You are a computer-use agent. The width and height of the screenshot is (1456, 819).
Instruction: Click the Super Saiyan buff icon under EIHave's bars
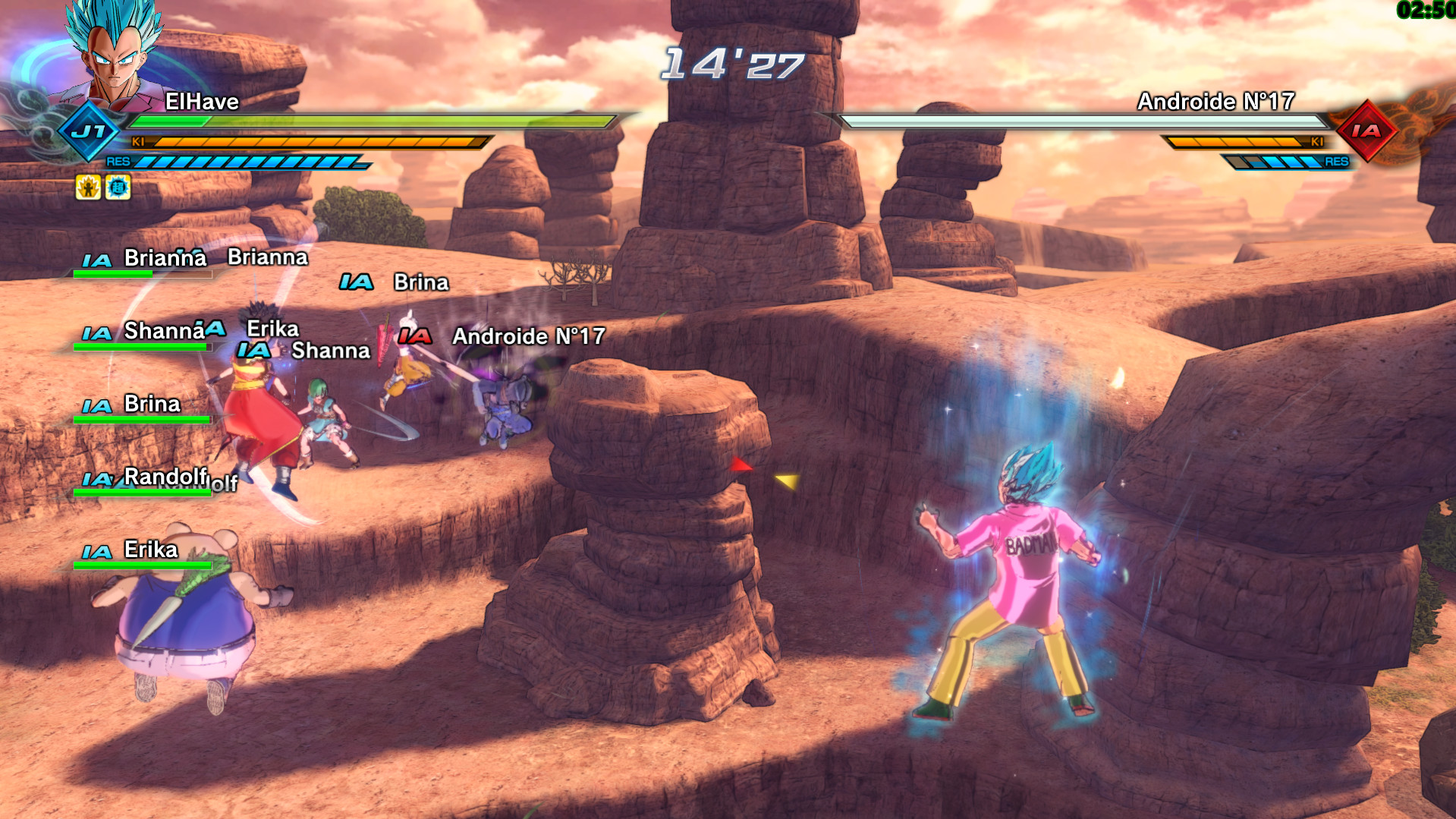(x=90, y=186)
